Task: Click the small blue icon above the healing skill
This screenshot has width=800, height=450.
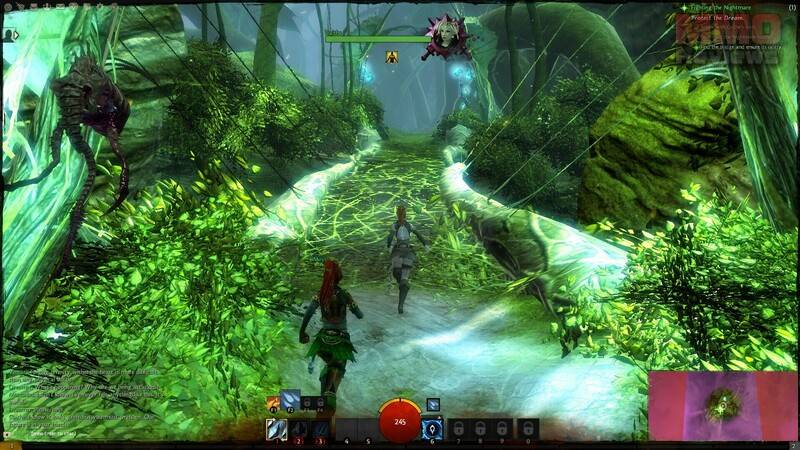Action: tap(433, 404)
